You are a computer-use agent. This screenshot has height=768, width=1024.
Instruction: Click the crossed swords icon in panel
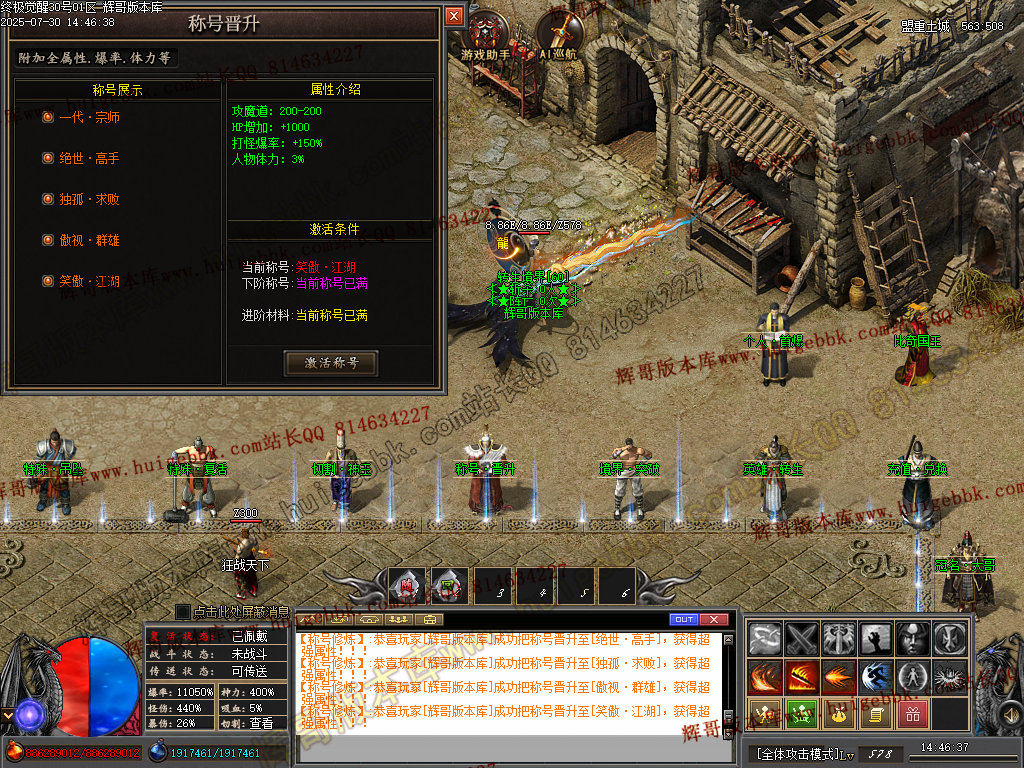click(803, 639)
